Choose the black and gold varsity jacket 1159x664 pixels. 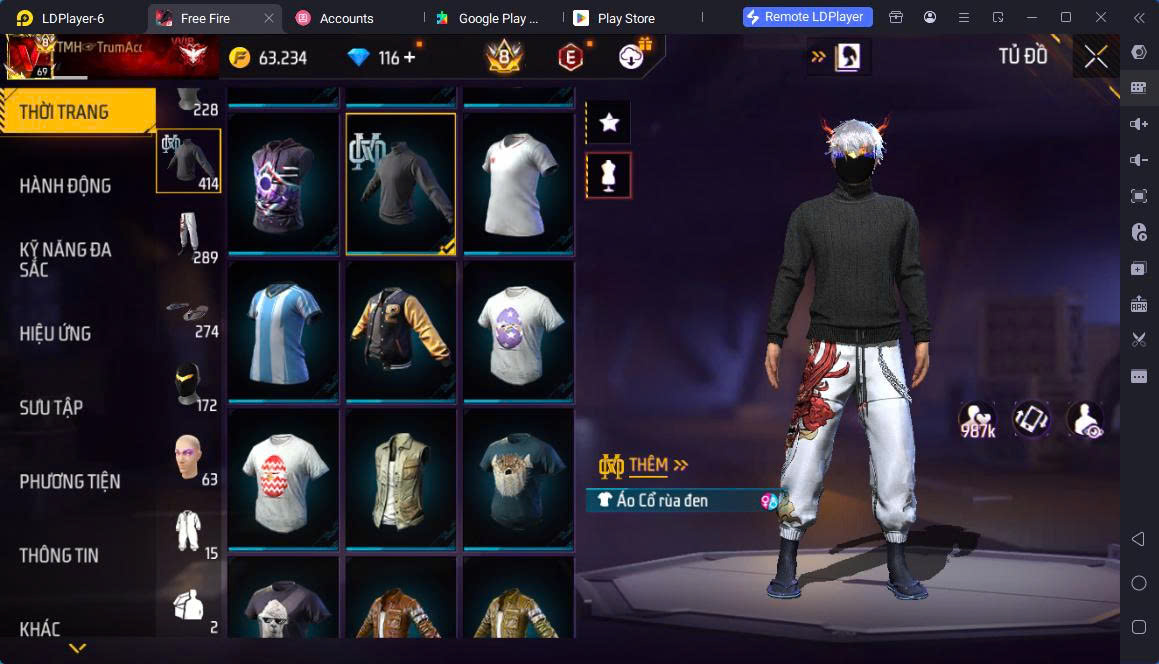click(401, 331)
